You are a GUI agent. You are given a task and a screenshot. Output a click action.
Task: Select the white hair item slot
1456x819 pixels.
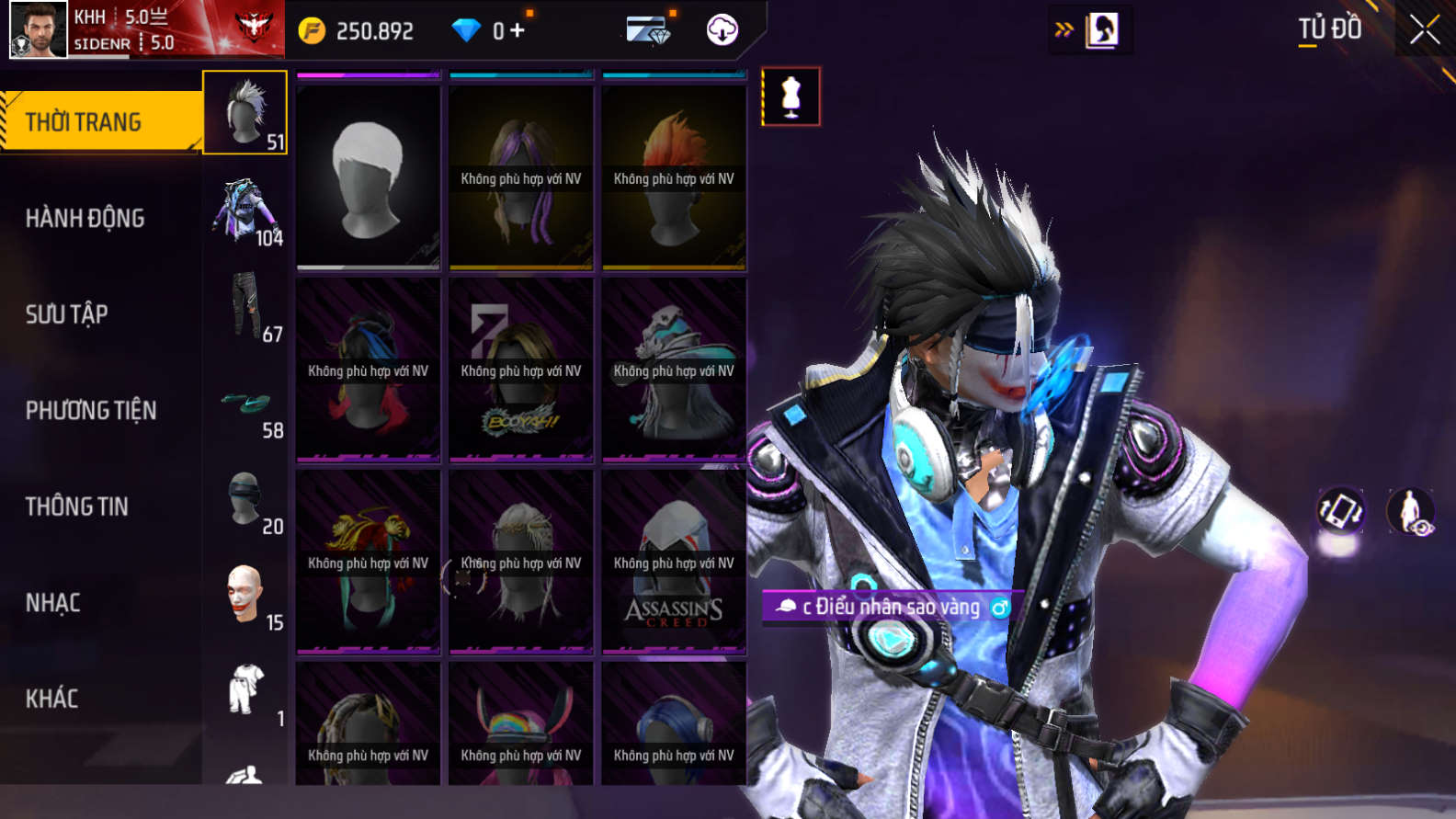click(x=368, y=177)
